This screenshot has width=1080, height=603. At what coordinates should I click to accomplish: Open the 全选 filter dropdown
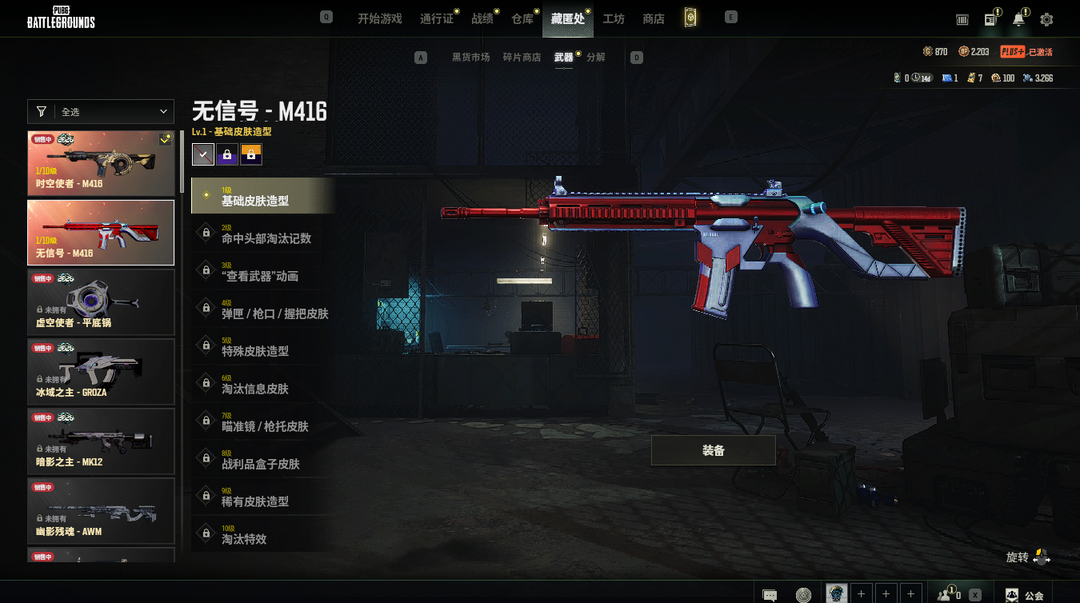101,112
